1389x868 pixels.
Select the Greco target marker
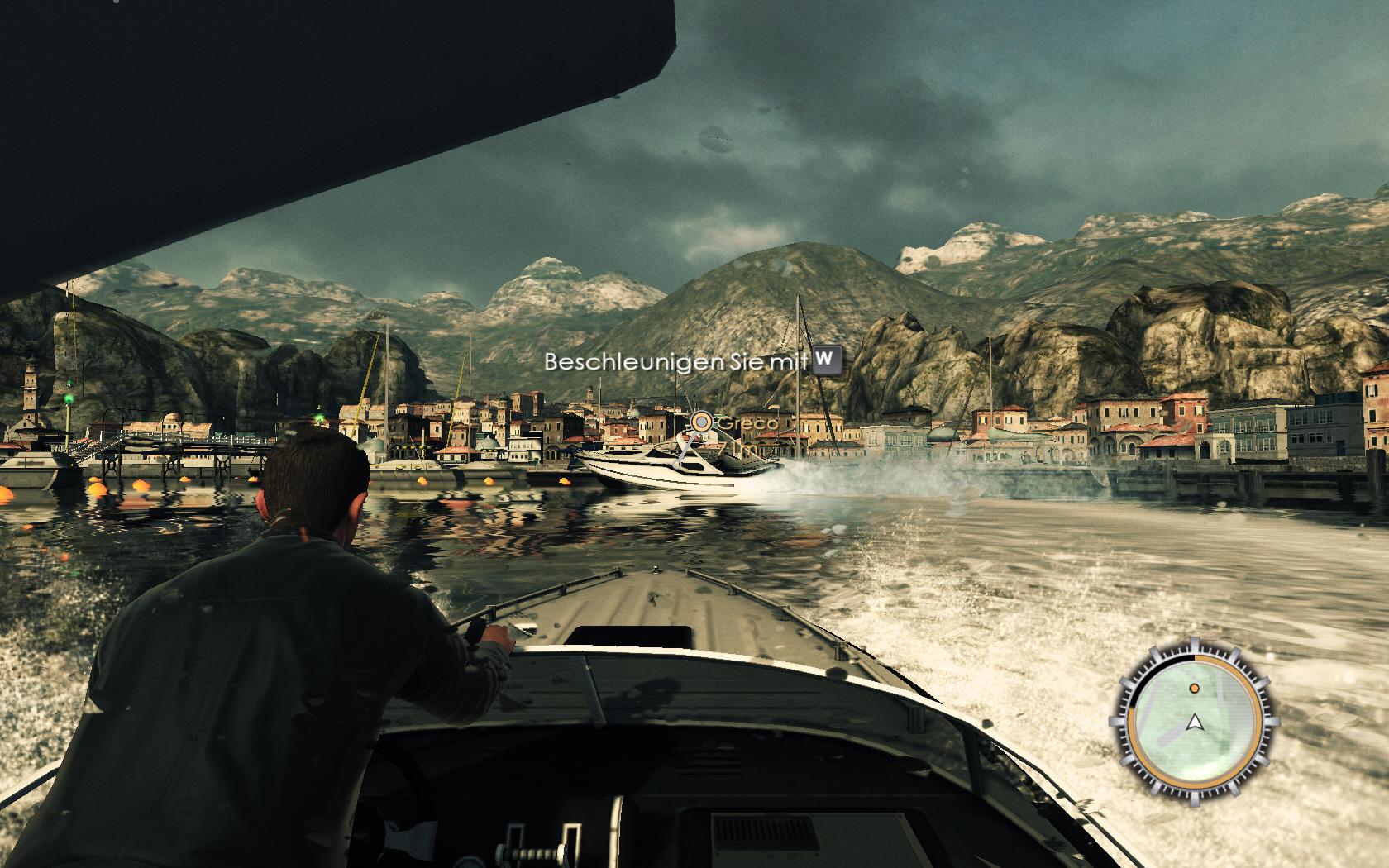click(x=702, y=422)
